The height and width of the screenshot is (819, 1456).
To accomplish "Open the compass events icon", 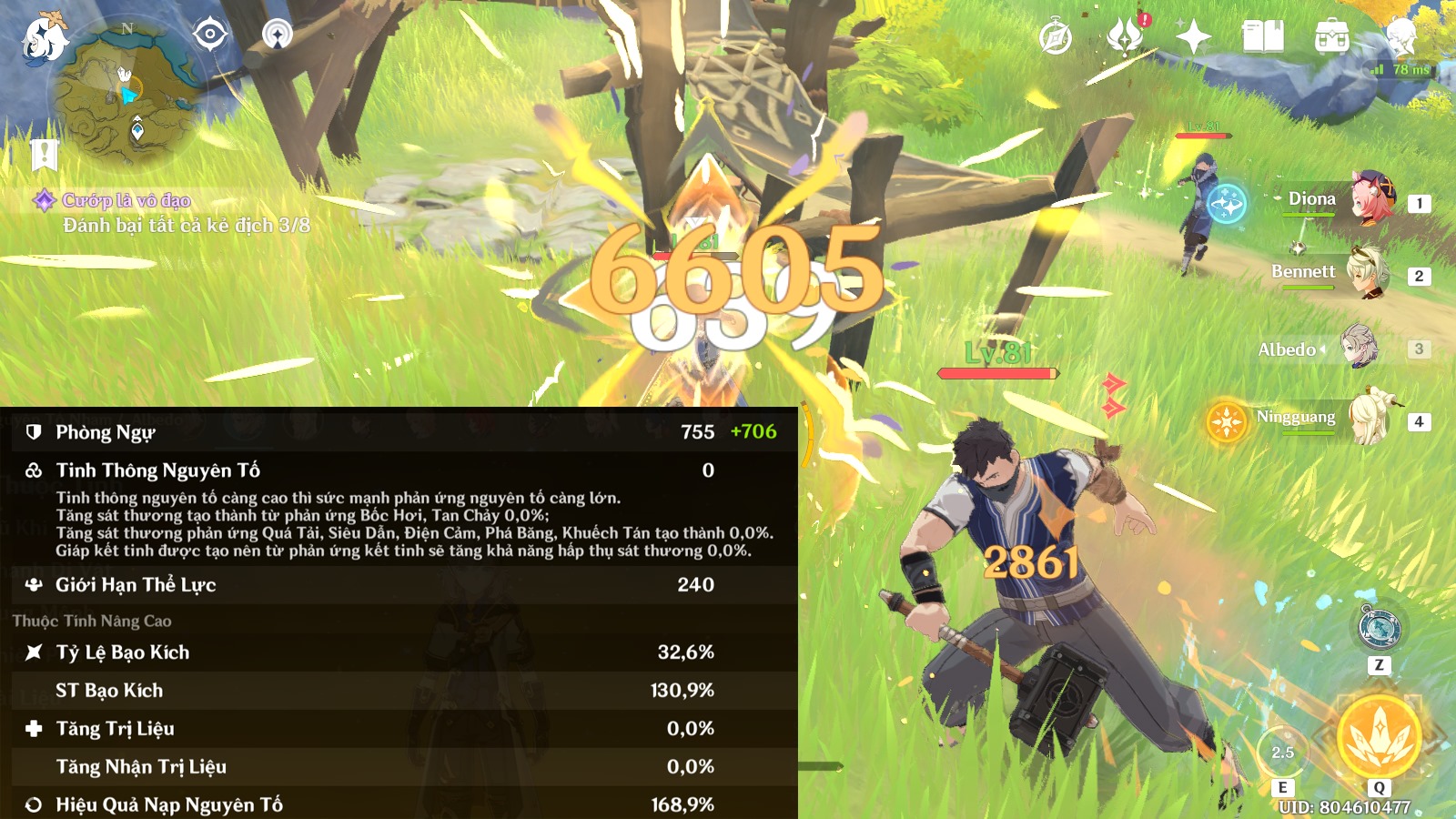I will click(1056, 37).
